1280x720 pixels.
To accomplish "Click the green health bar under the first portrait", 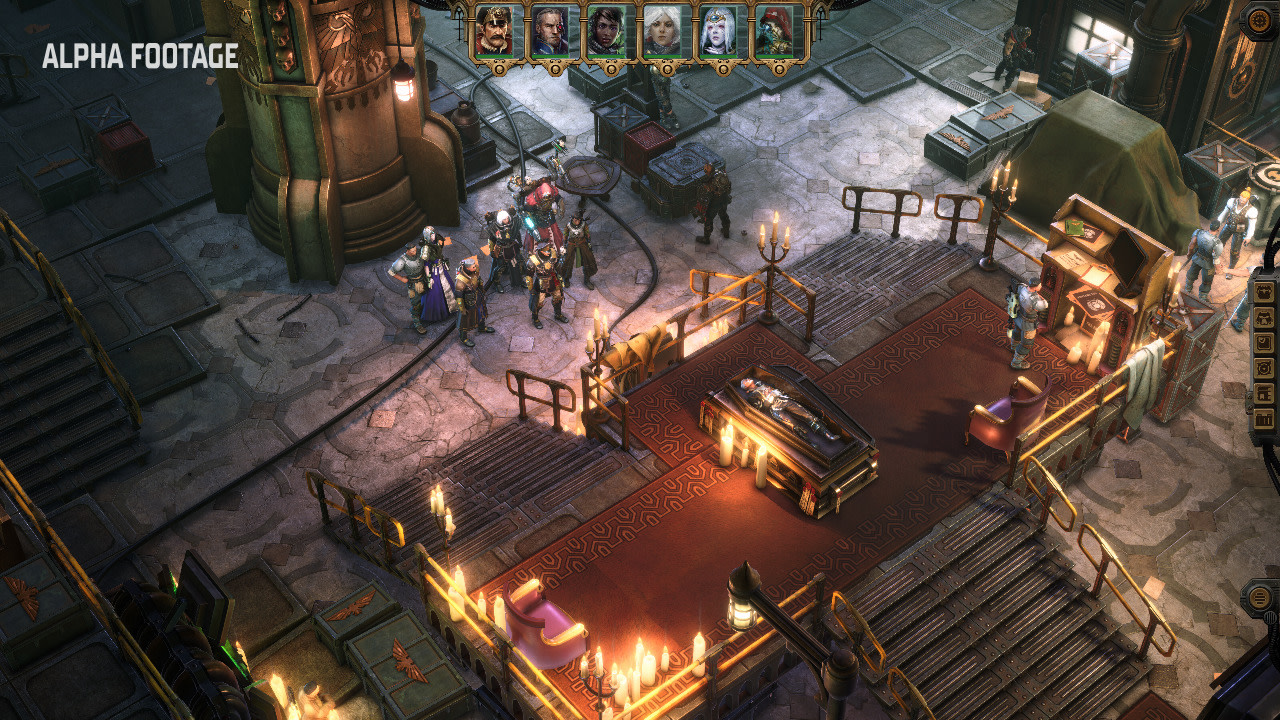I will pos(493,56).
